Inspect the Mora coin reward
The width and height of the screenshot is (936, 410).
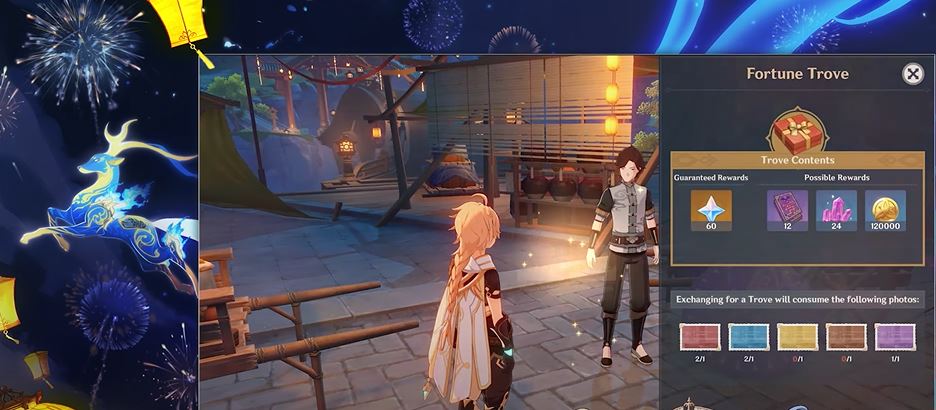tap(885, 209)
